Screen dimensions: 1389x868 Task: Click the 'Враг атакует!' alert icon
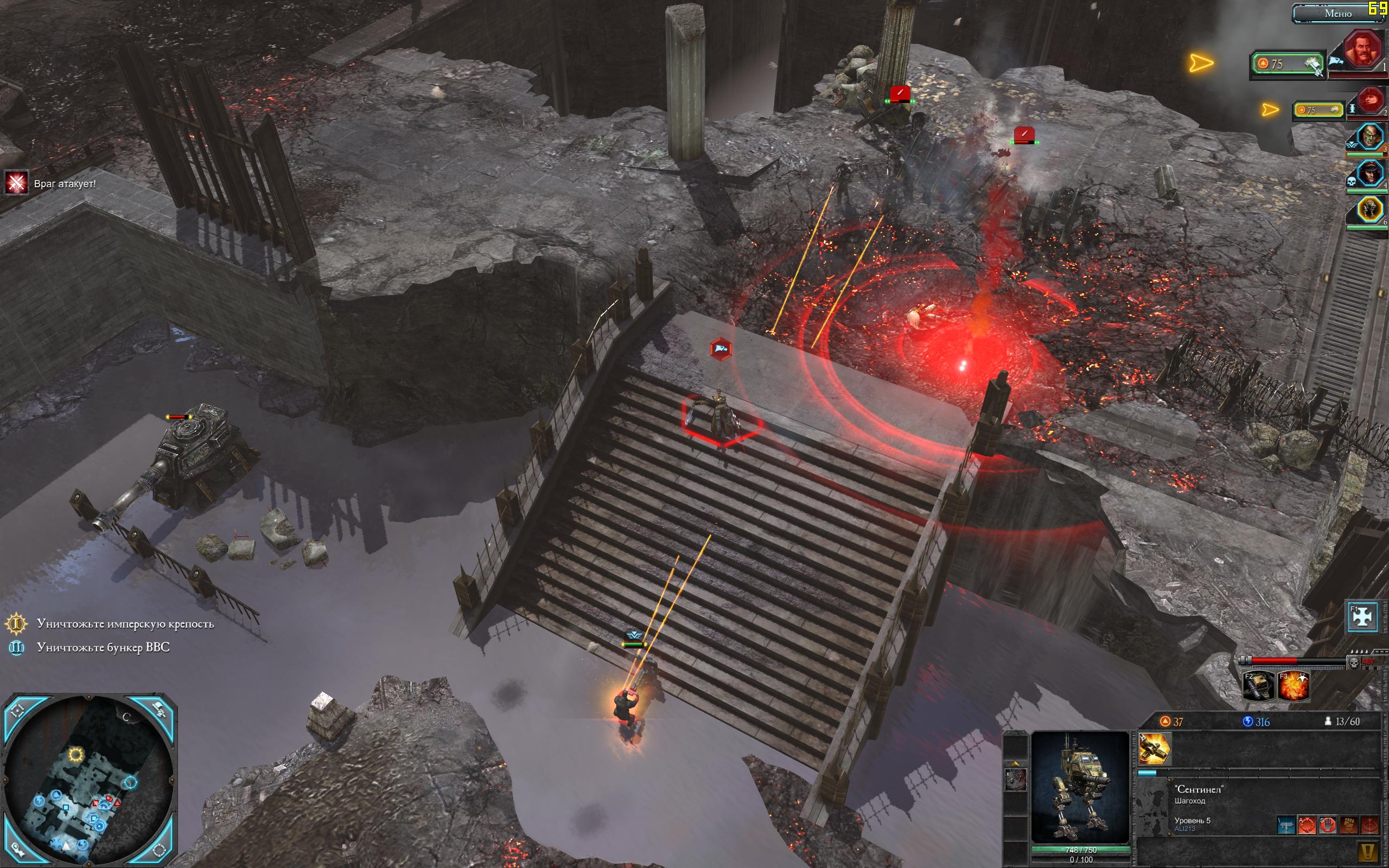(x=16, y=183)
